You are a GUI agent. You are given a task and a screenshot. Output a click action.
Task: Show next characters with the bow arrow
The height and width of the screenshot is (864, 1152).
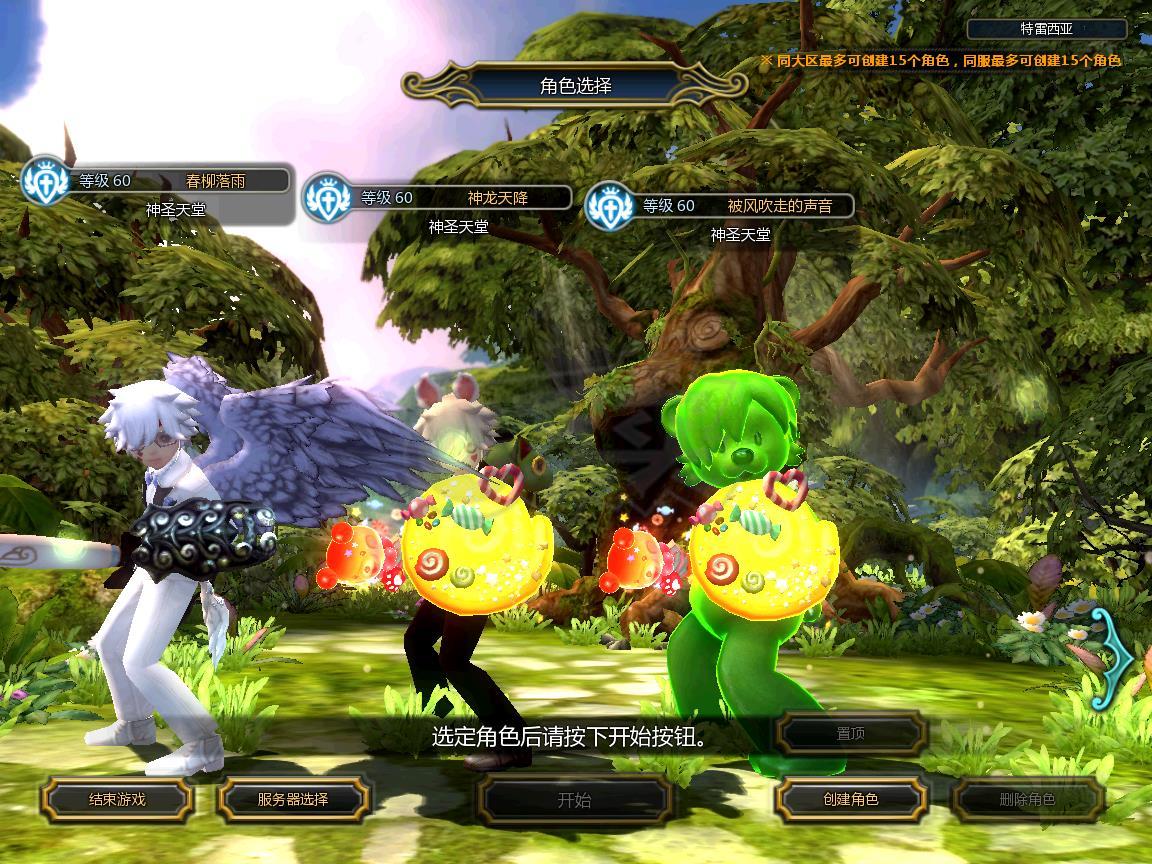tap(1113, 658)
